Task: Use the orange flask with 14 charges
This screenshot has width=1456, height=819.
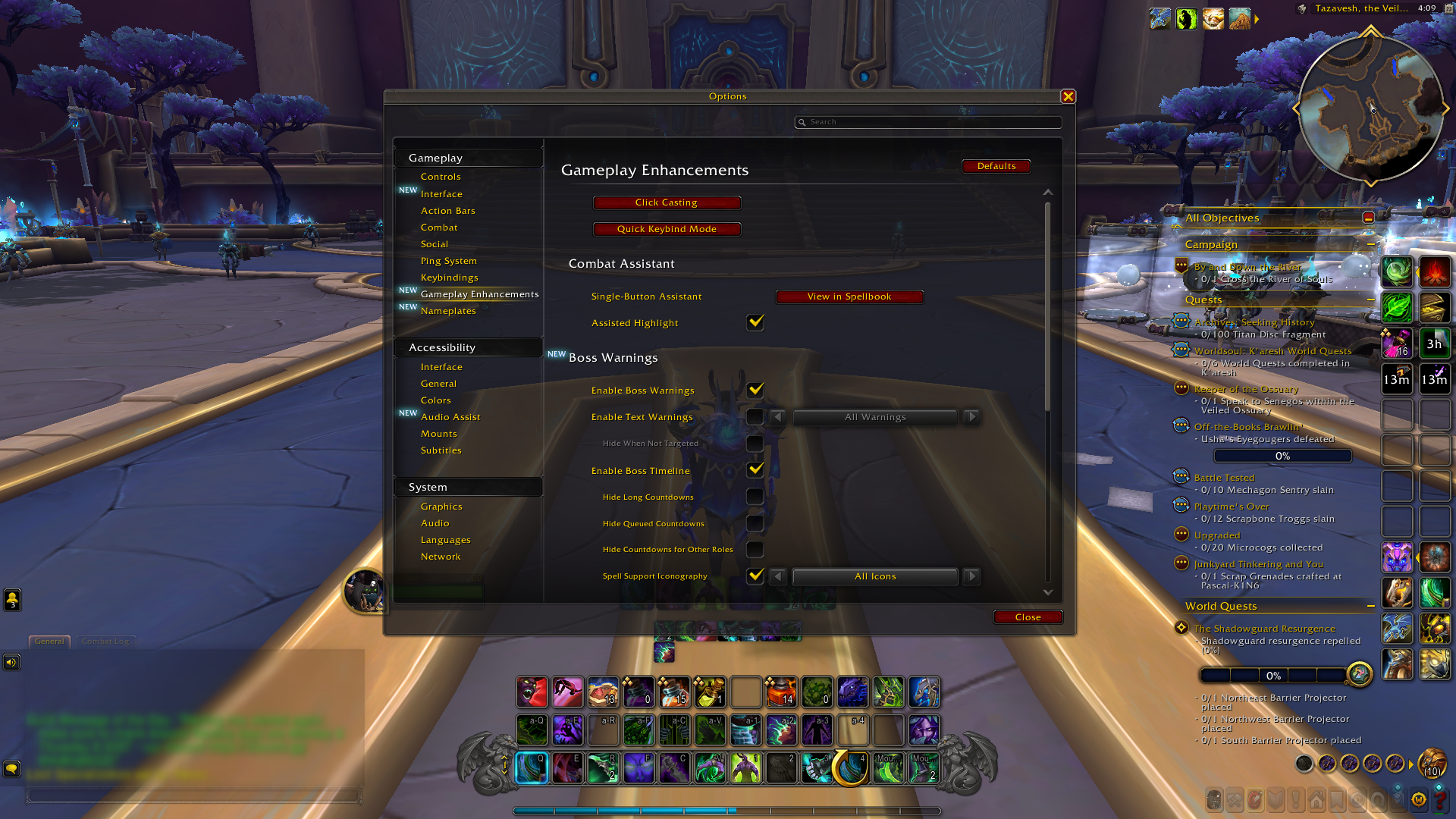Action: 782,692
